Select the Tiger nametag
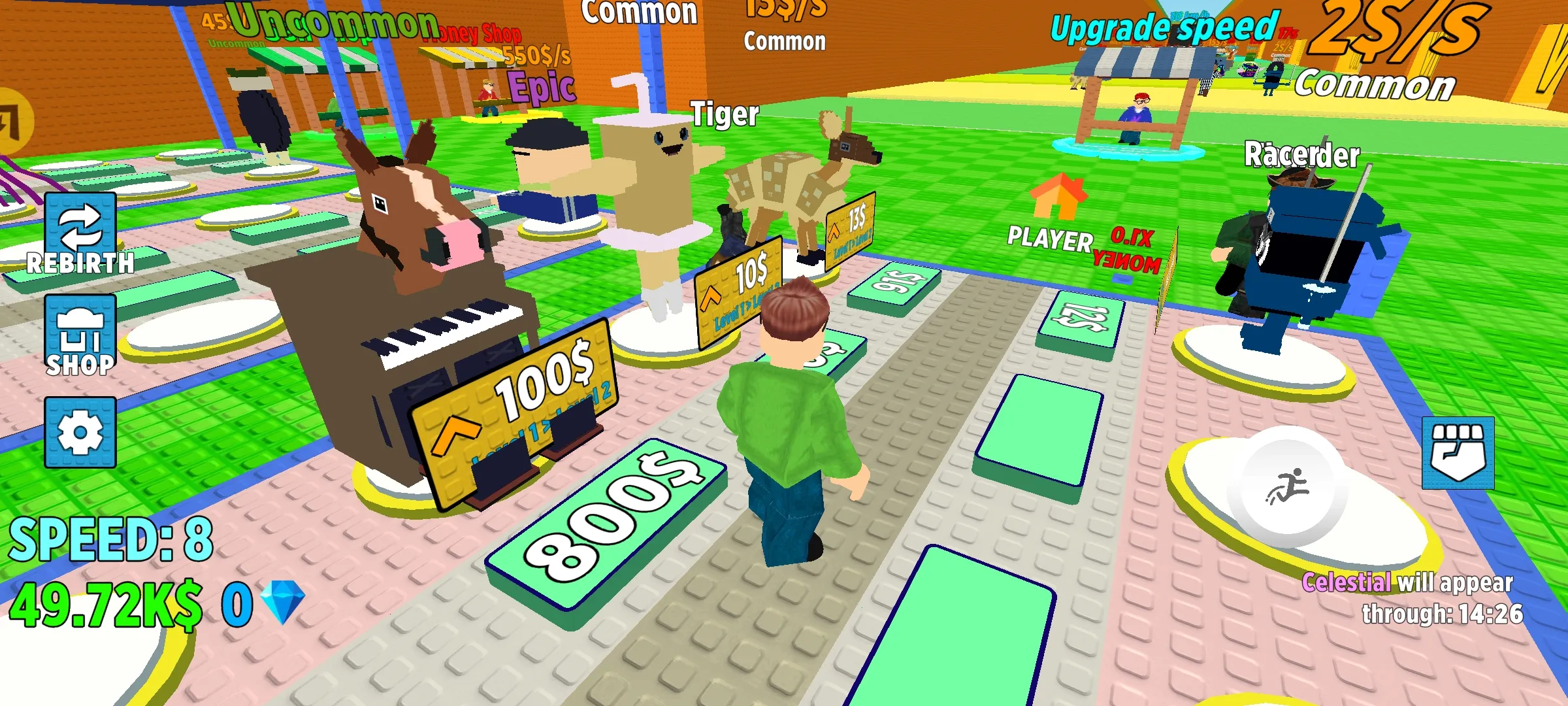1568x706 pixels. [x=725, y=114]
